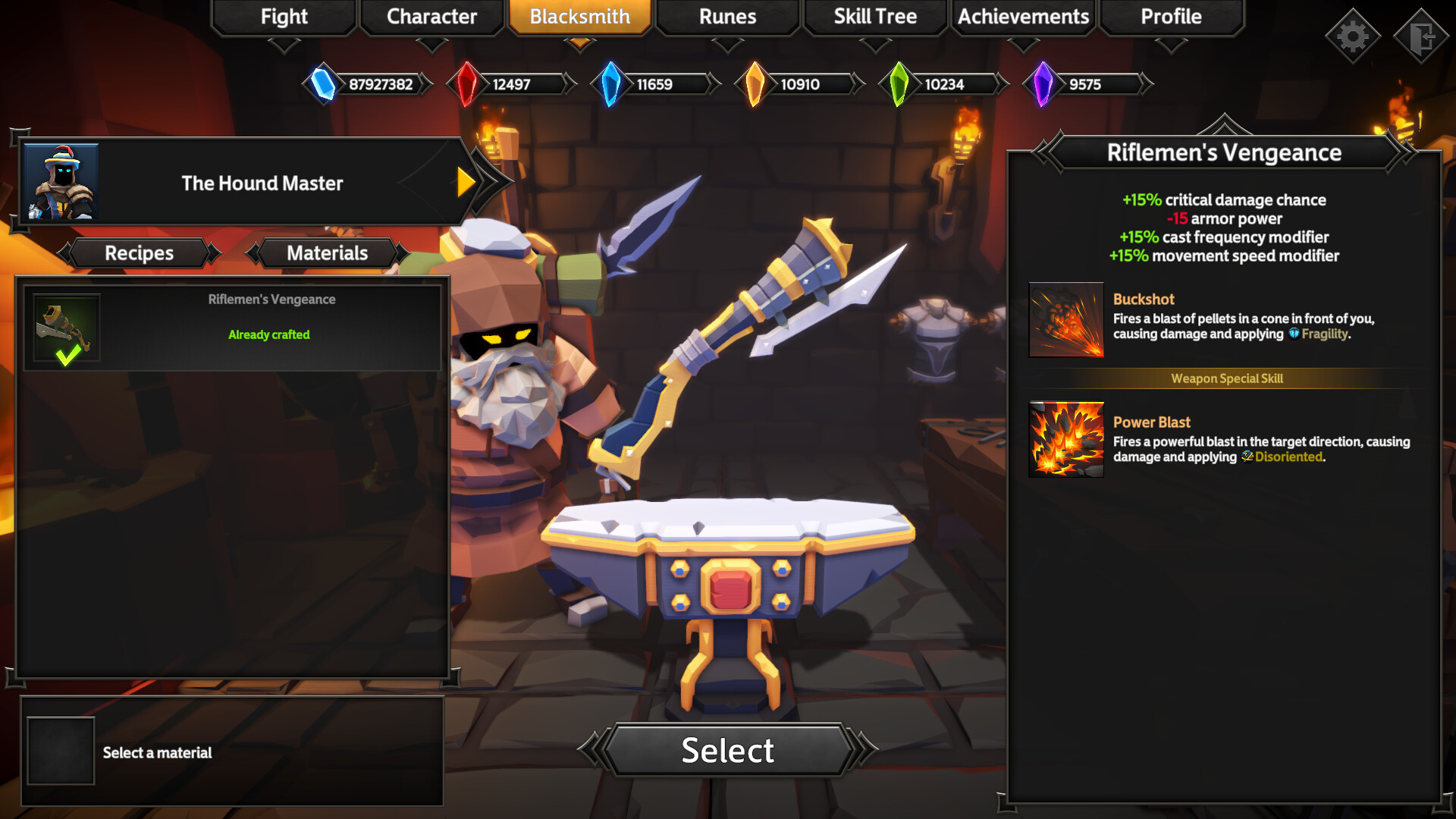Click the Select button below the anvil
The height and width of the screenshot is (819, 1456).
coord(727,751)
